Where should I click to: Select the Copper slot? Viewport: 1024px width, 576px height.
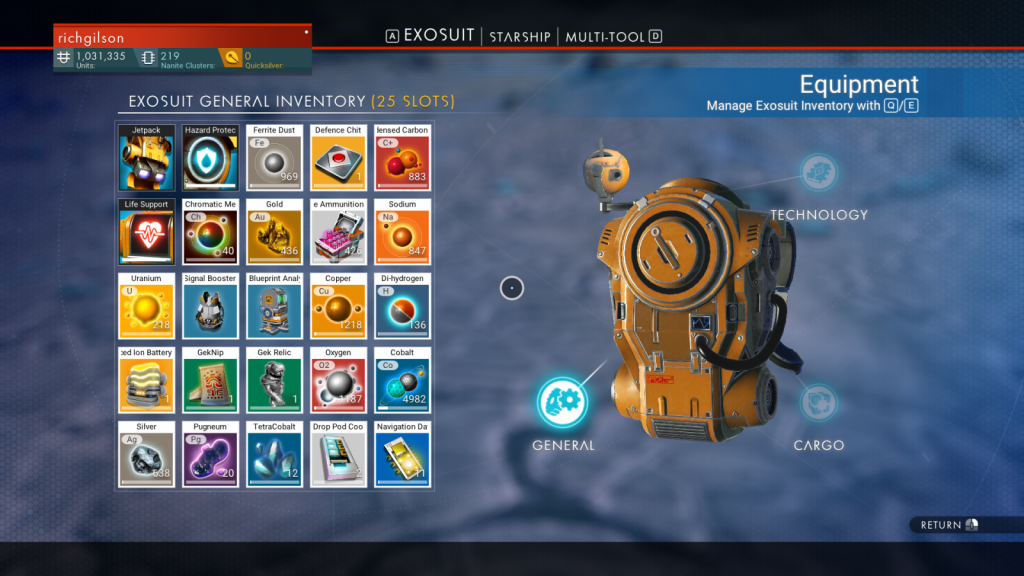(339, 306)
